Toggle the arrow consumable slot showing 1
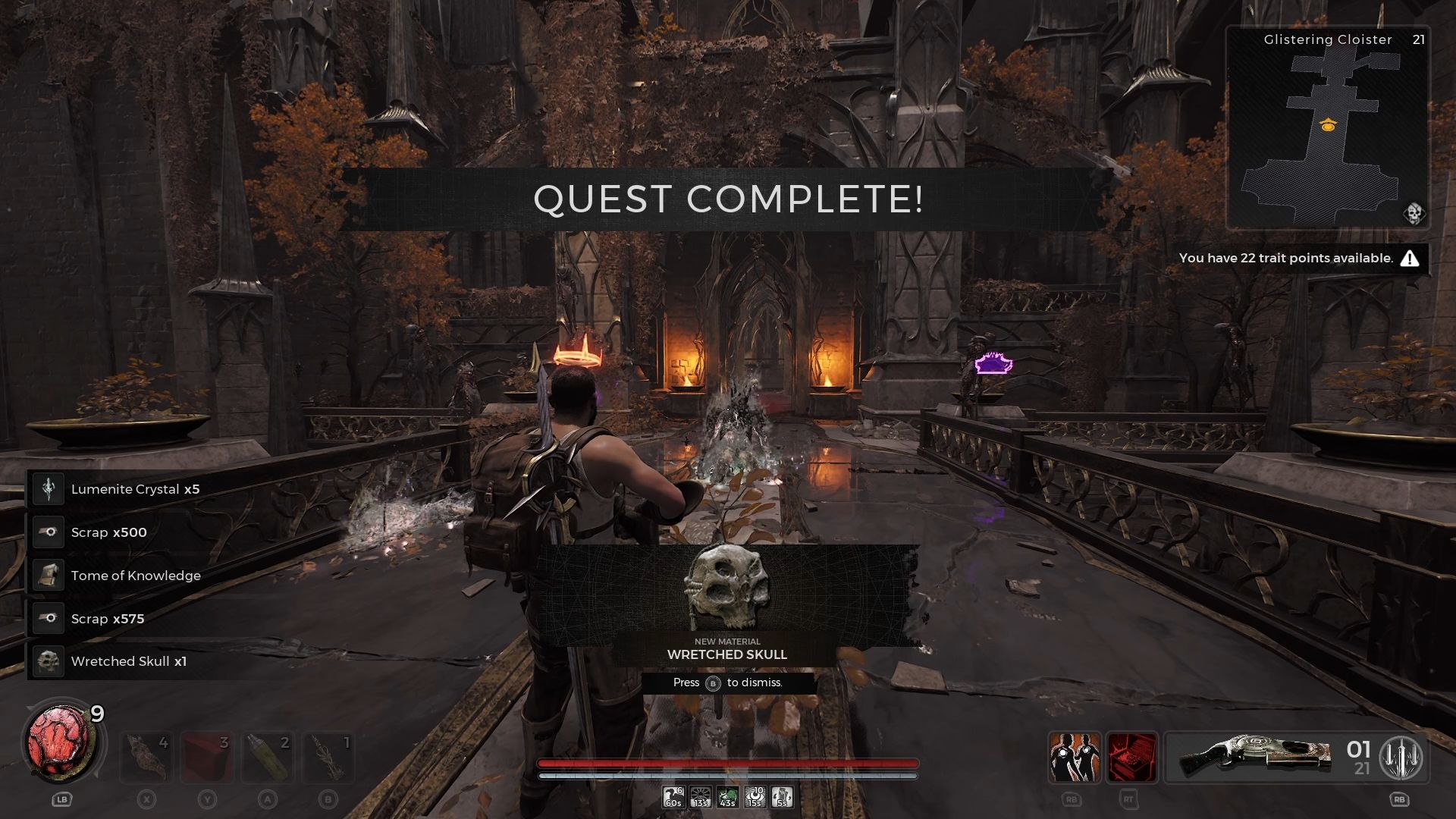Image resolution: width=1456 pixels, height=819 pixels. pos(329,757)
